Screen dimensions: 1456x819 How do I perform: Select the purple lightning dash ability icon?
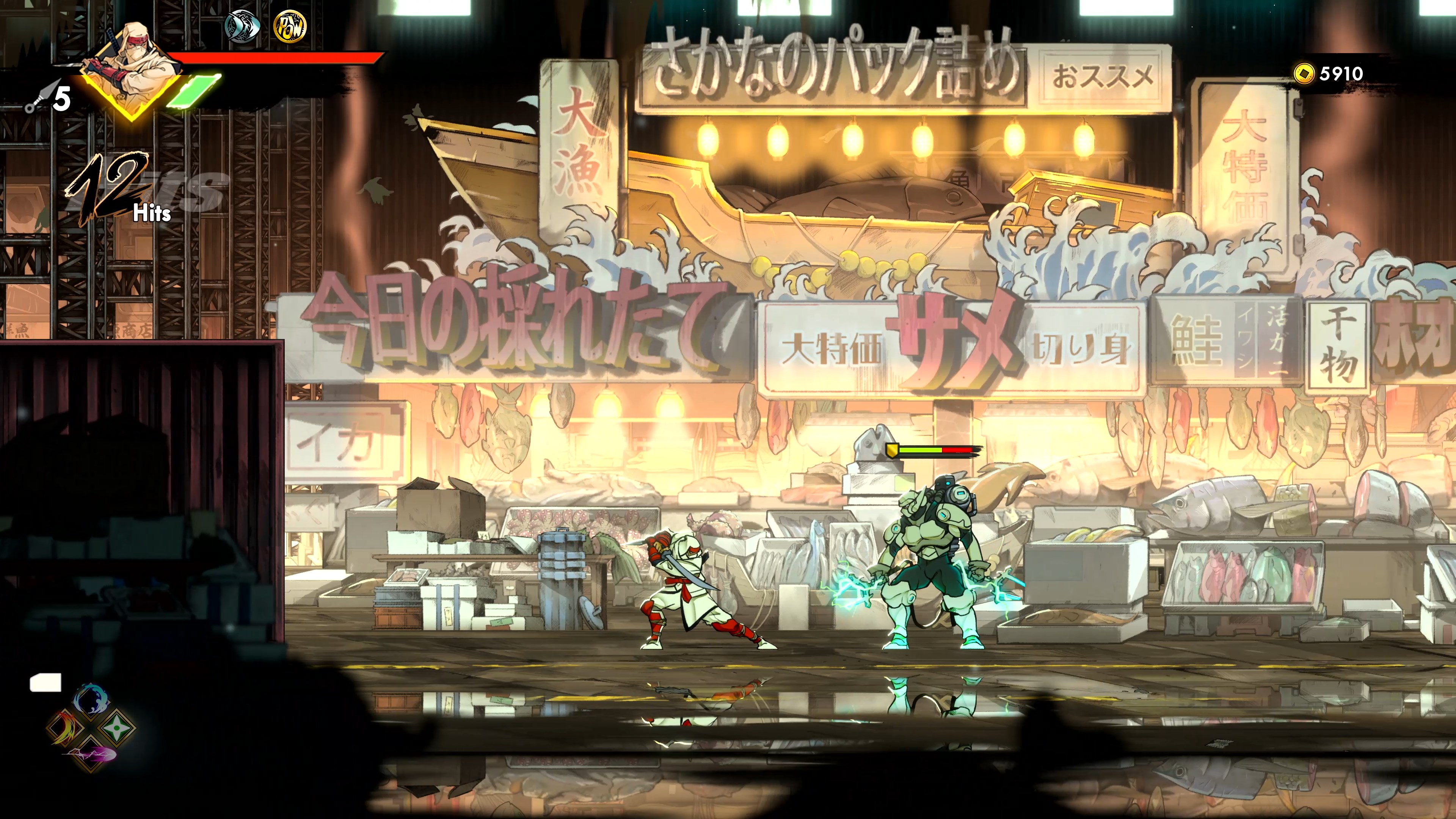click(91, 756)
